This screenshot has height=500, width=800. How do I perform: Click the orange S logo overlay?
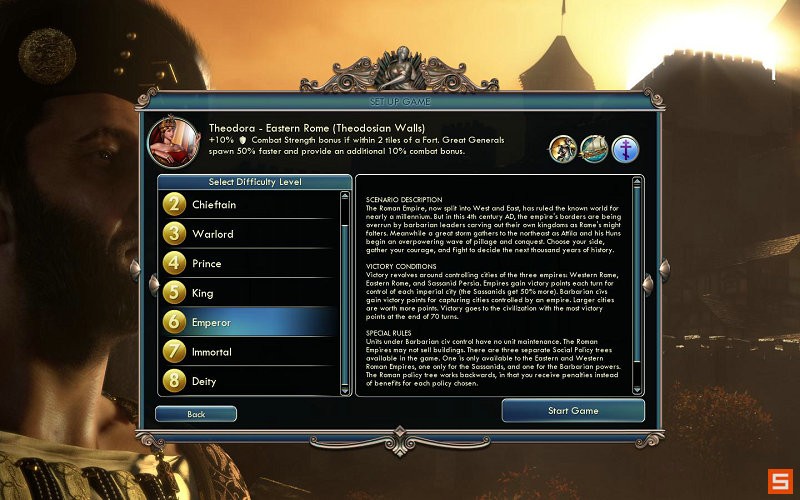click(x=779, y=480)
